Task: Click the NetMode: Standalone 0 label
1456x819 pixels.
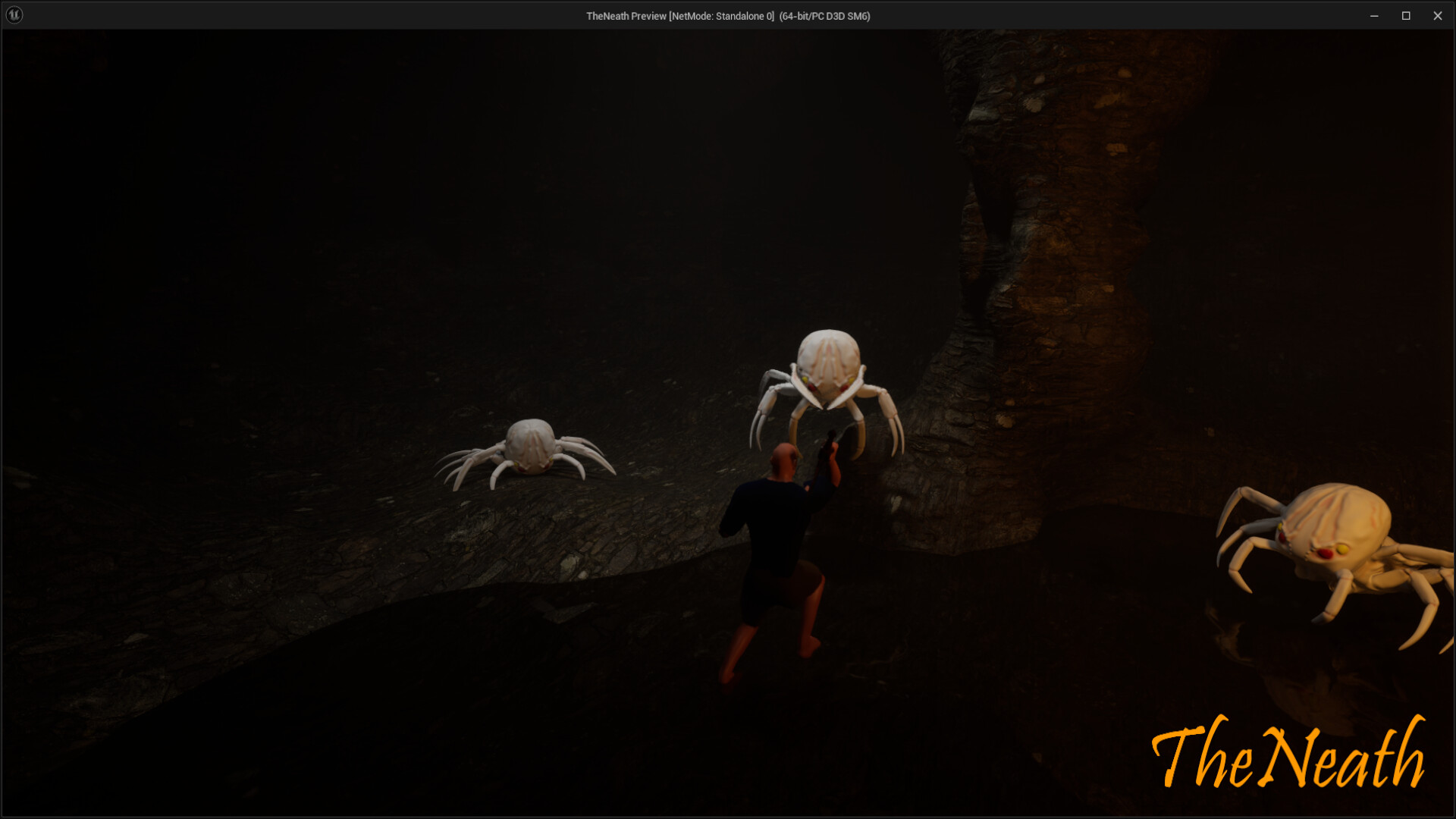Action: [x=720, y=15]
